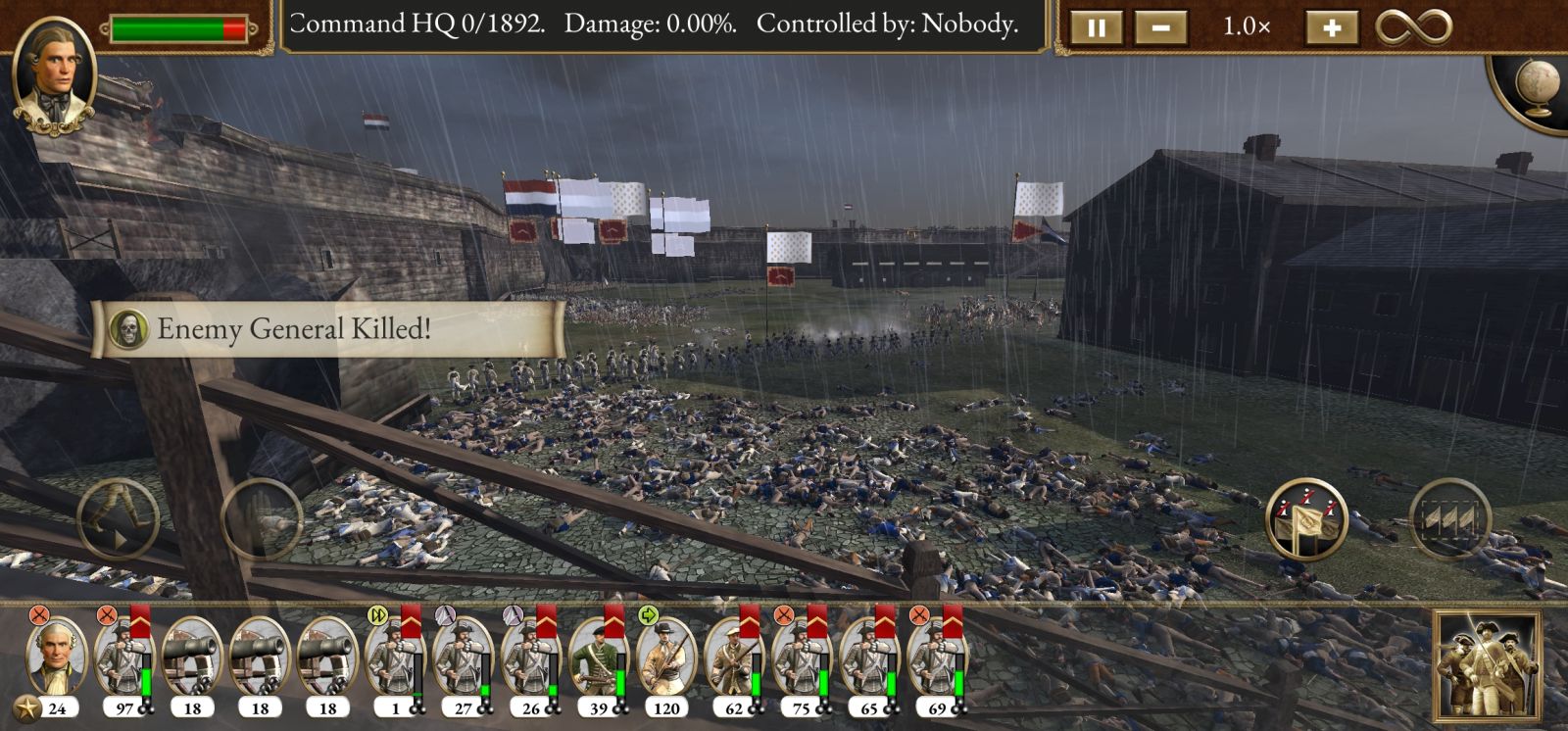Select the unit card with 62 men
Viewport: 1568px width, 731px height.
click(x=734, y=658)
